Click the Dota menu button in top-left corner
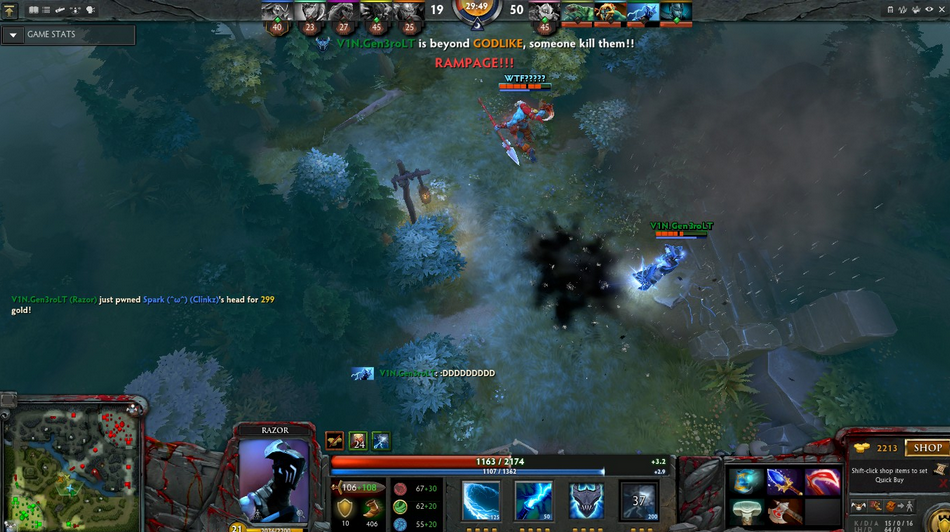Screen dimensions: 950x532 point(9,9)
